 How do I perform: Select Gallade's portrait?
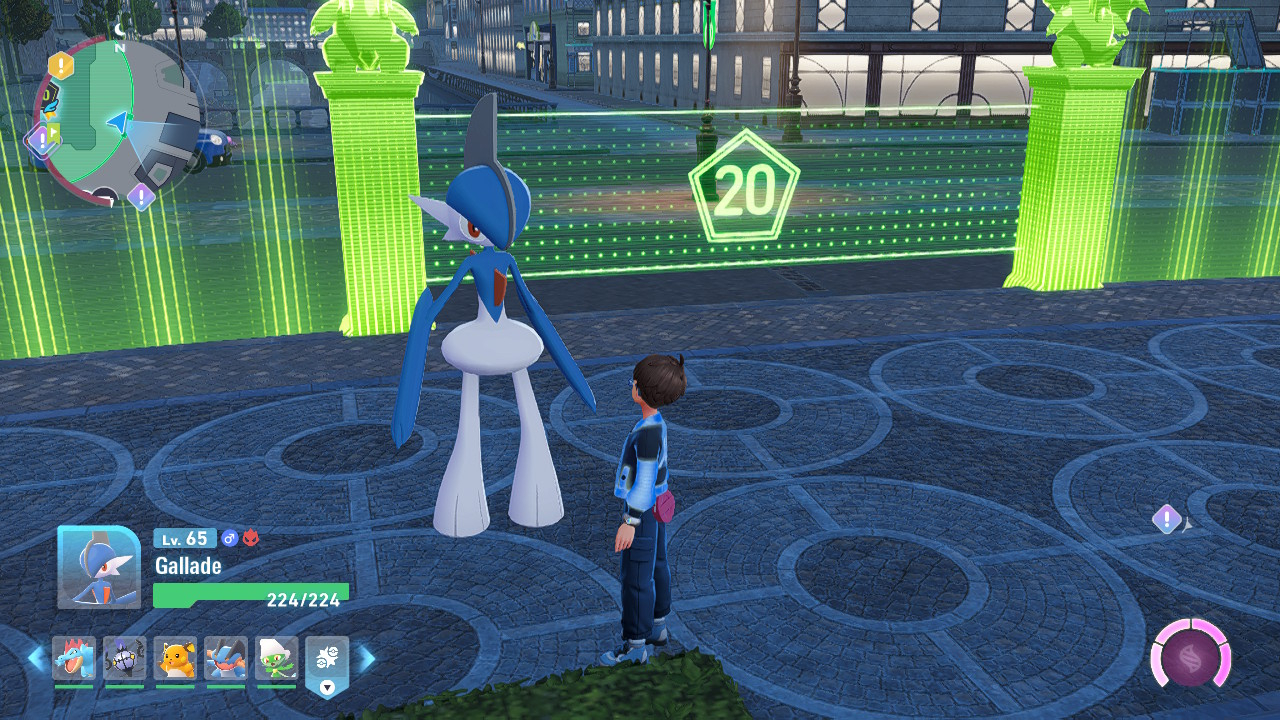pyautogui.click(x=98, y=567)
